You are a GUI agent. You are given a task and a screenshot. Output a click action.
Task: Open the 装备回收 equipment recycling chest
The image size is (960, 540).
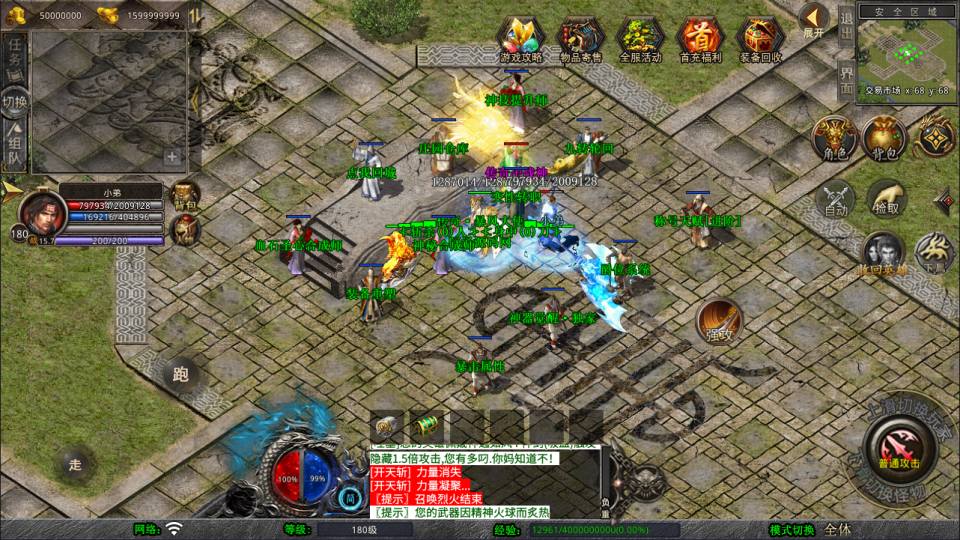click(x=761, y=38)
